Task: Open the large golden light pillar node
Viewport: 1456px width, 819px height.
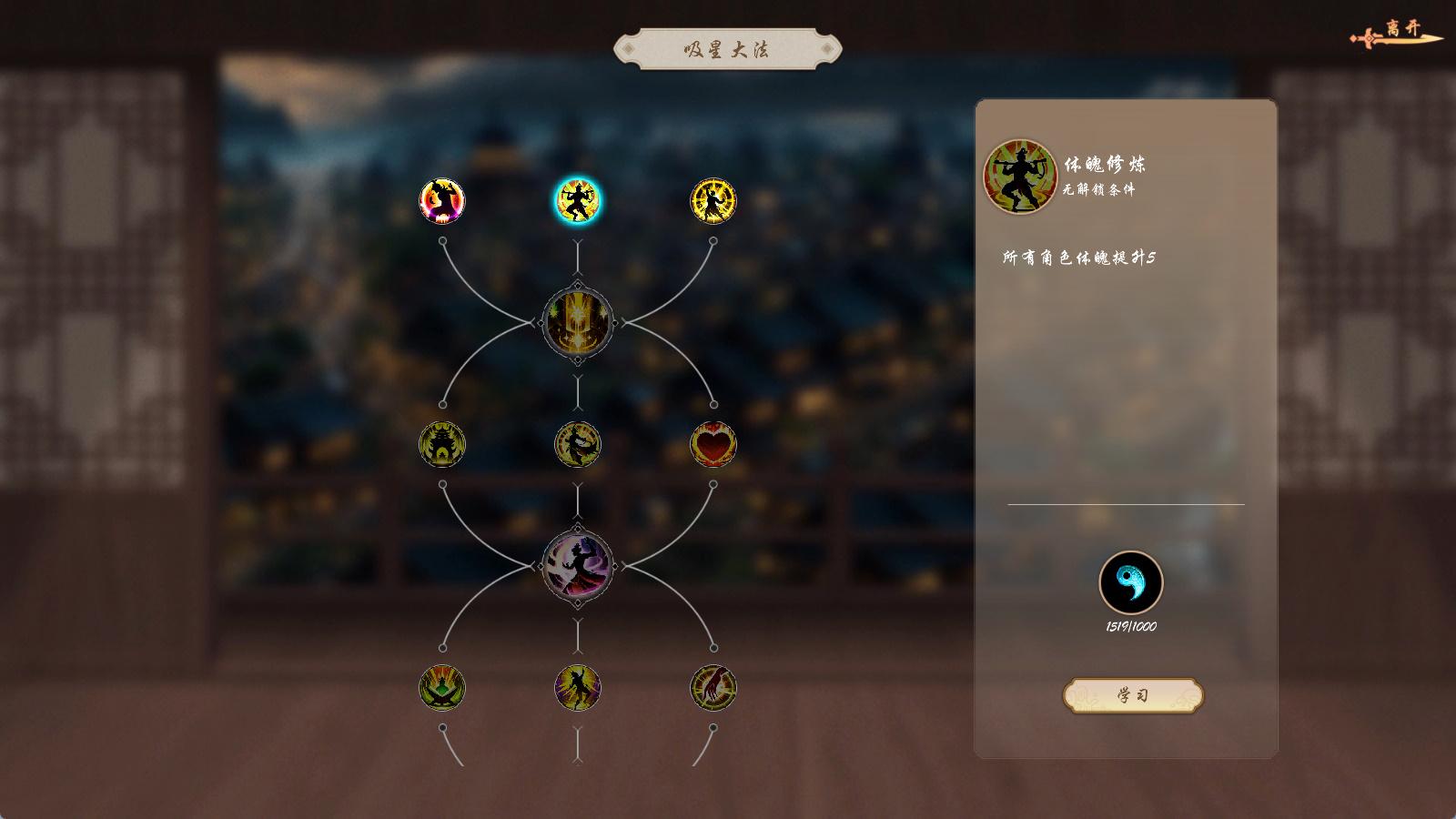Action: (x=578, y=322)
